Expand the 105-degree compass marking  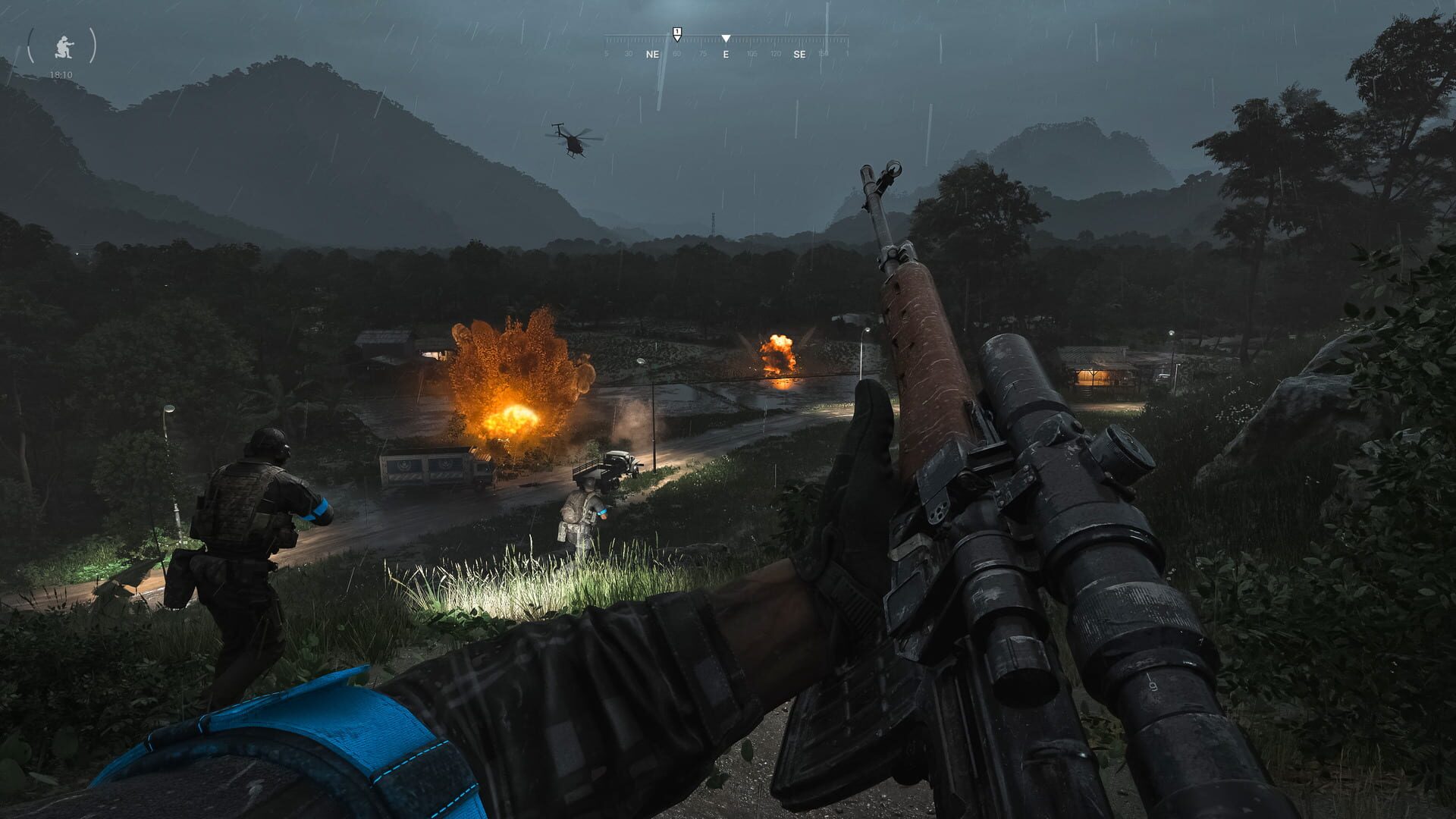point(752,54)
